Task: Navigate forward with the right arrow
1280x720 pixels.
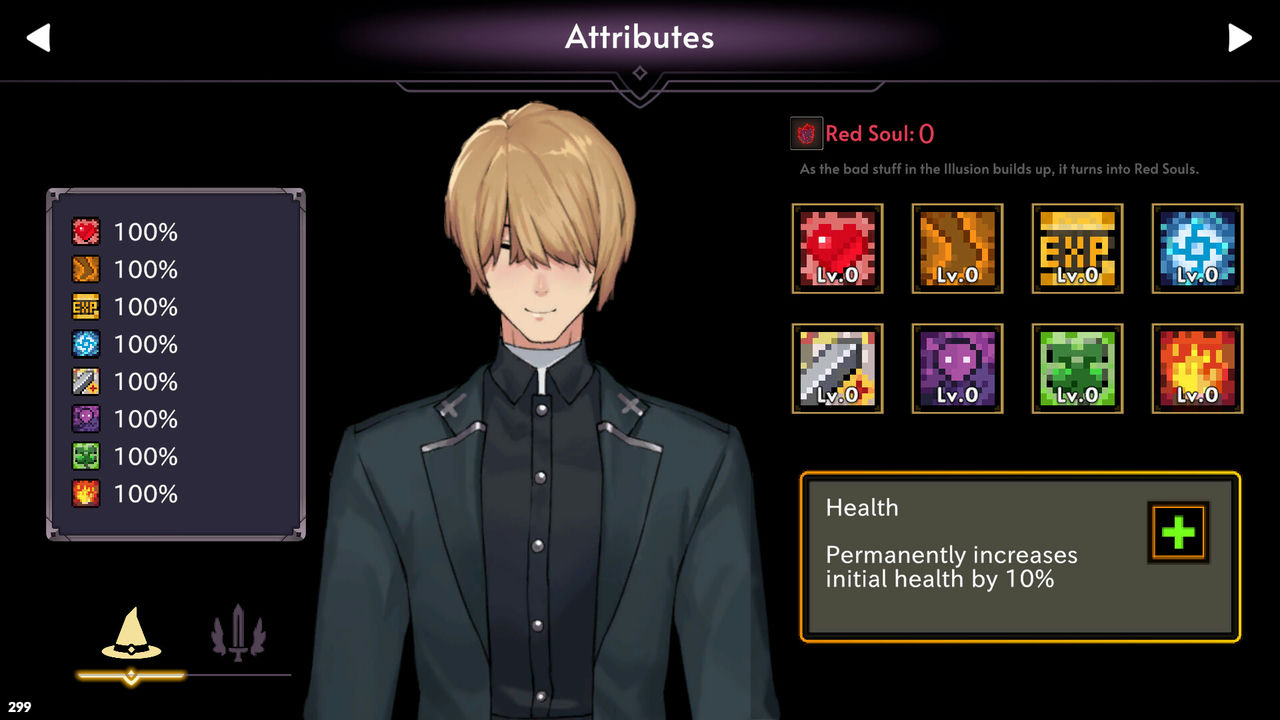Action: click(x=1241, y=37)
